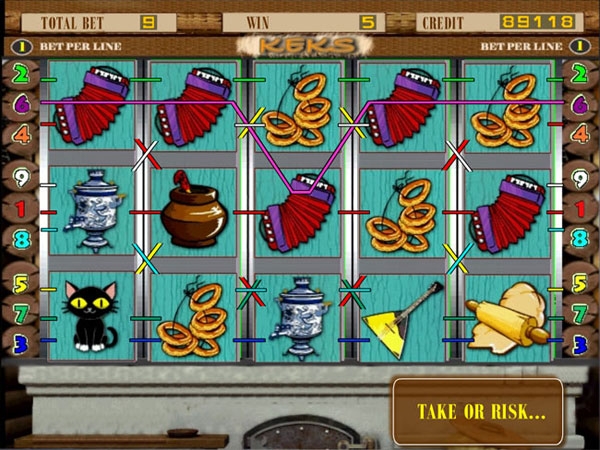
Task: Select line 2 marker on left side
Action: pyautogui.click(x=20, y=73)
